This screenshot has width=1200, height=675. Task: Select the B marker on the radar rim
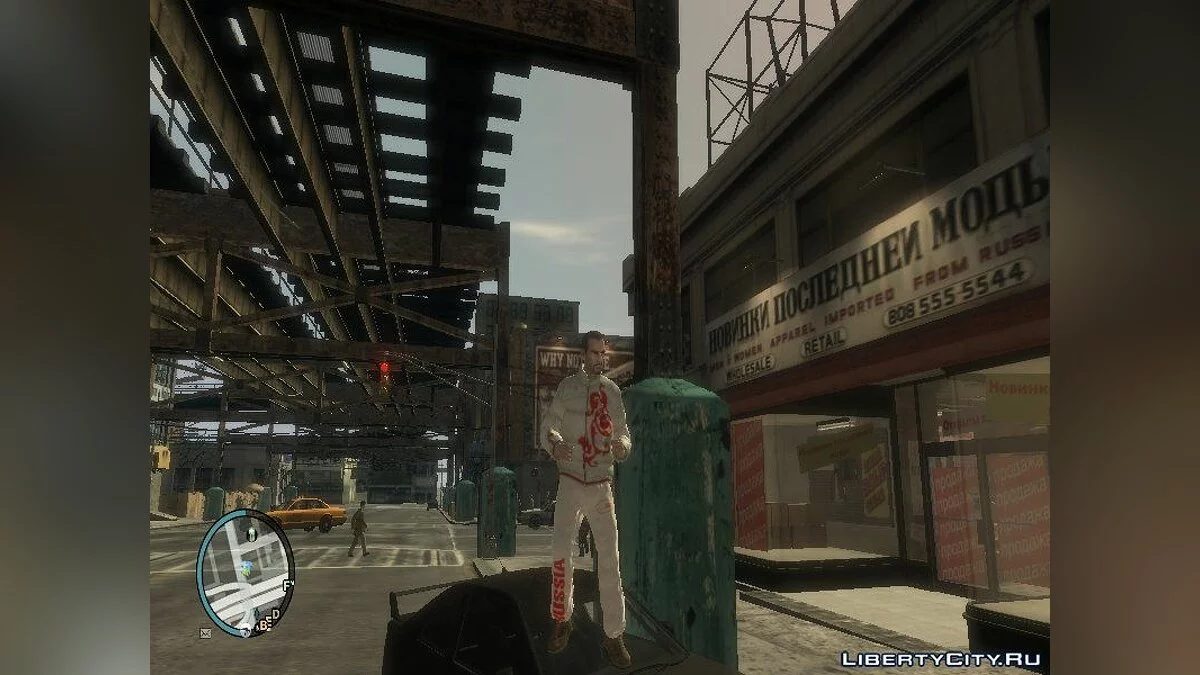click(x=262, y=626)
